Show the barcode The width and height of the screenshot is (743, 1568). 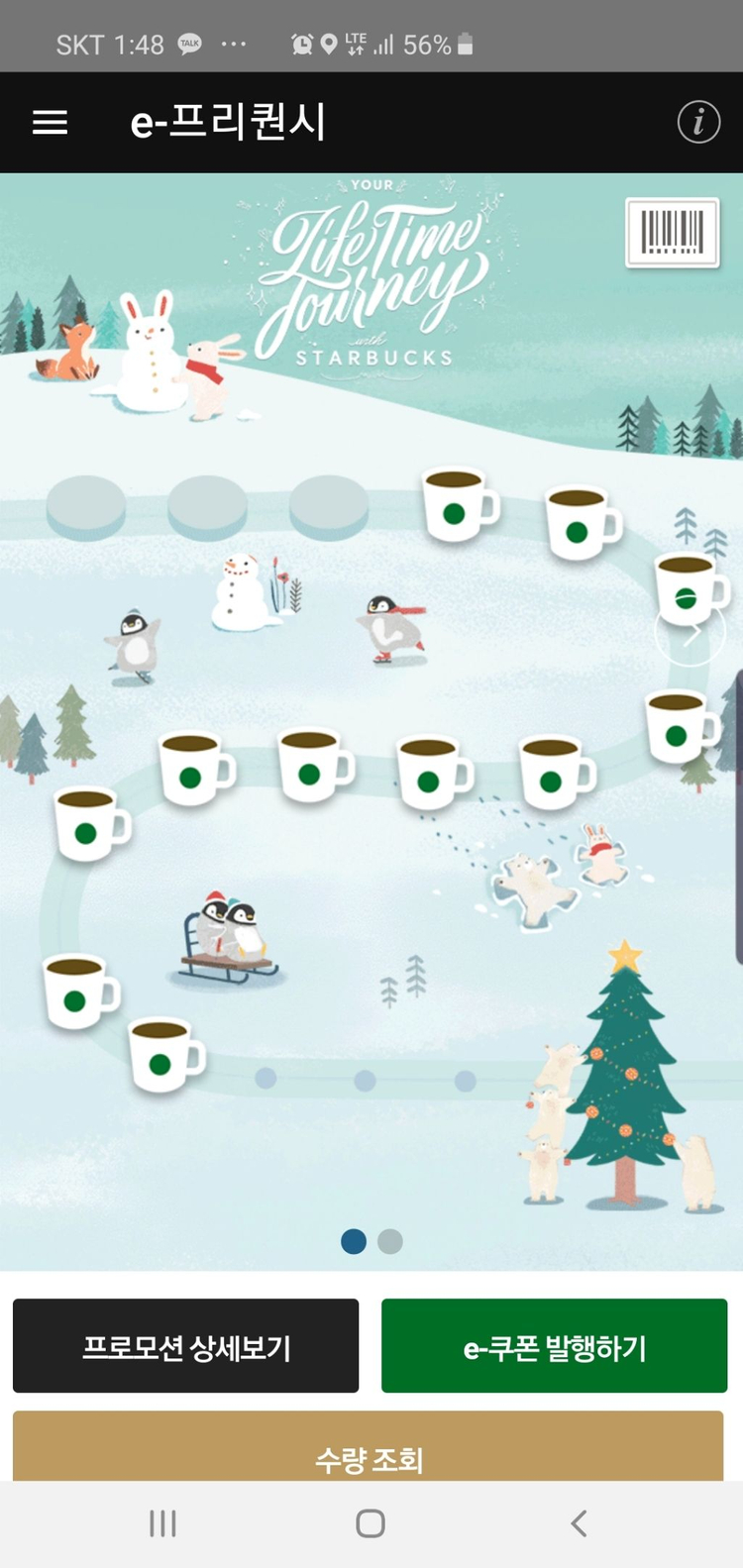tap(672, 233)
